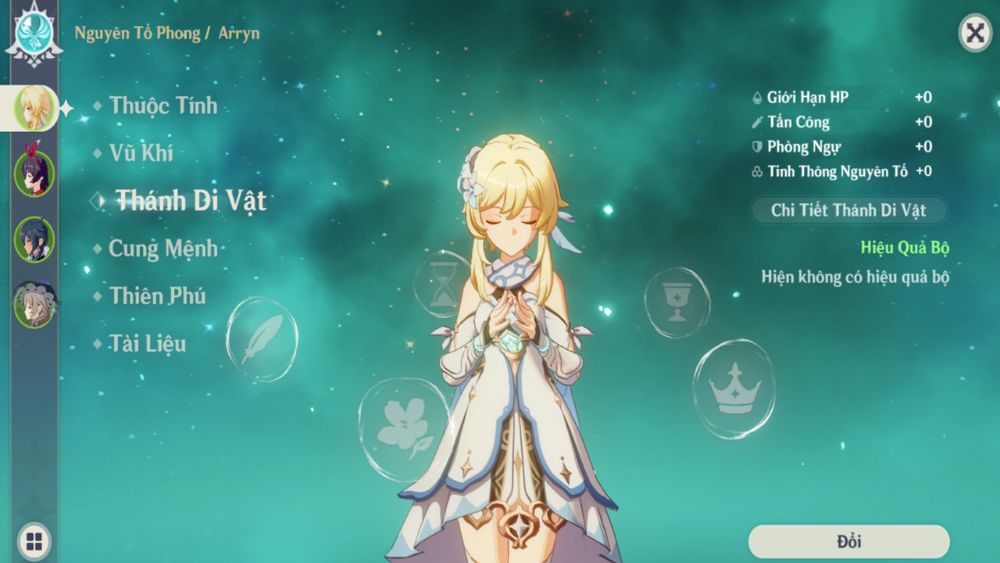Image resolution: width=1000 pixels, height=563 pixels.
Task: Switch to the Thiên Phú talents menu
Action: (158, 296)
